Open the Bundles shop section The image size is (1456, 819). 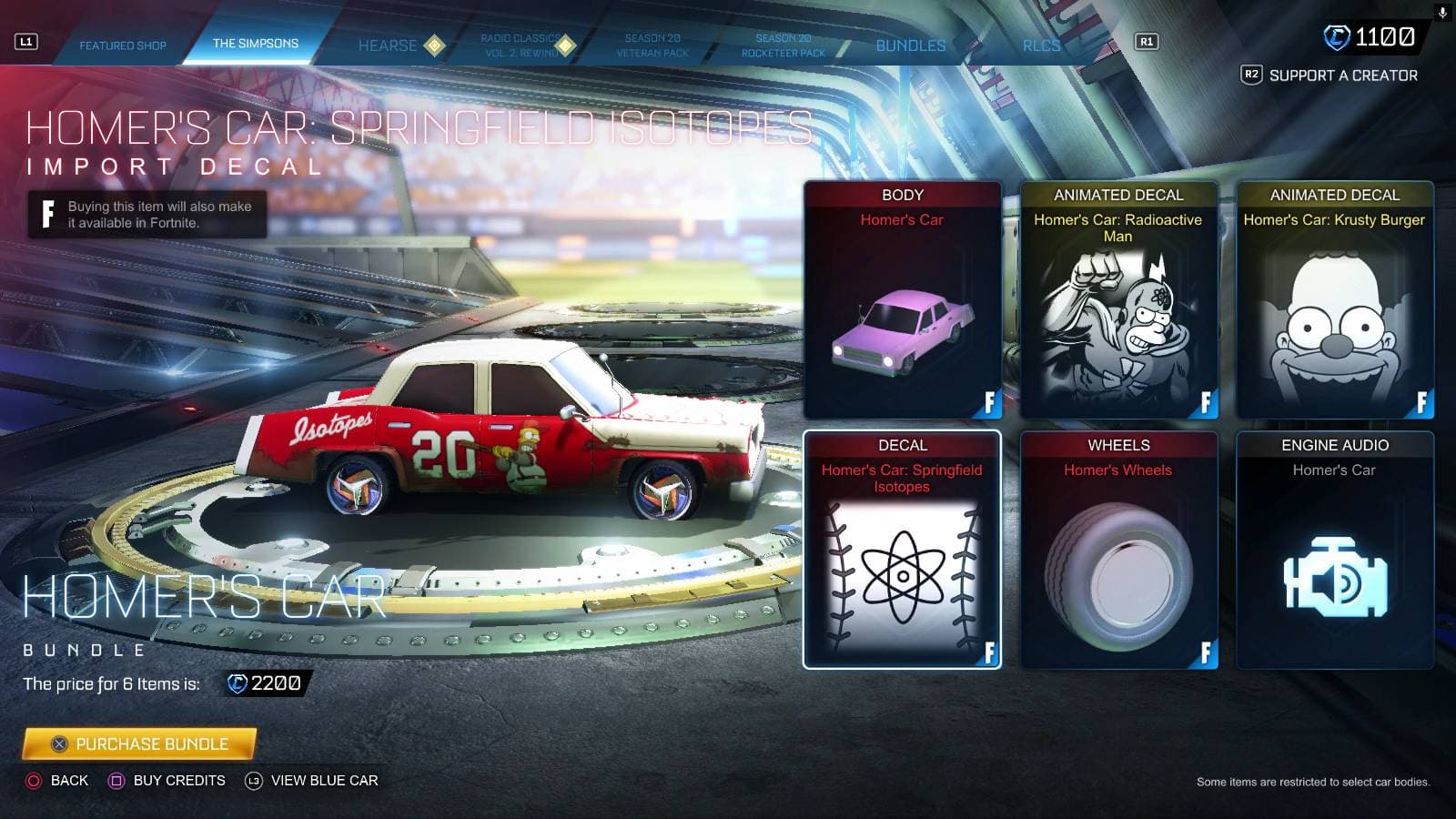pyautogui.click(x=909, y=45)
